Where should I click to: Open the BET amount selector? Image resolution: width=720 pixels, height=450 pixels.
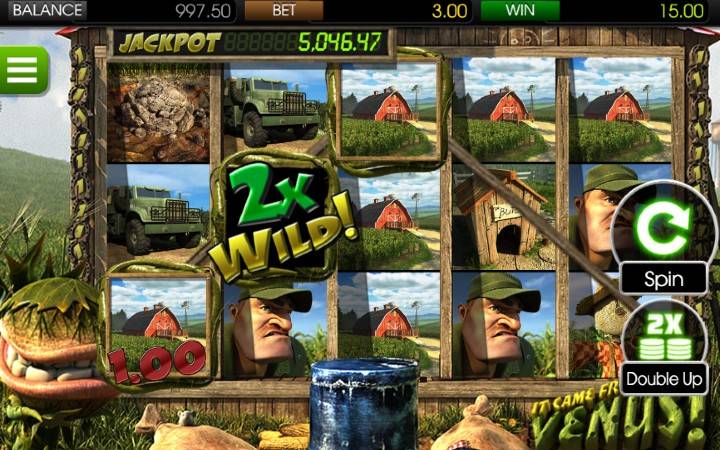click(x=284, y=11)
